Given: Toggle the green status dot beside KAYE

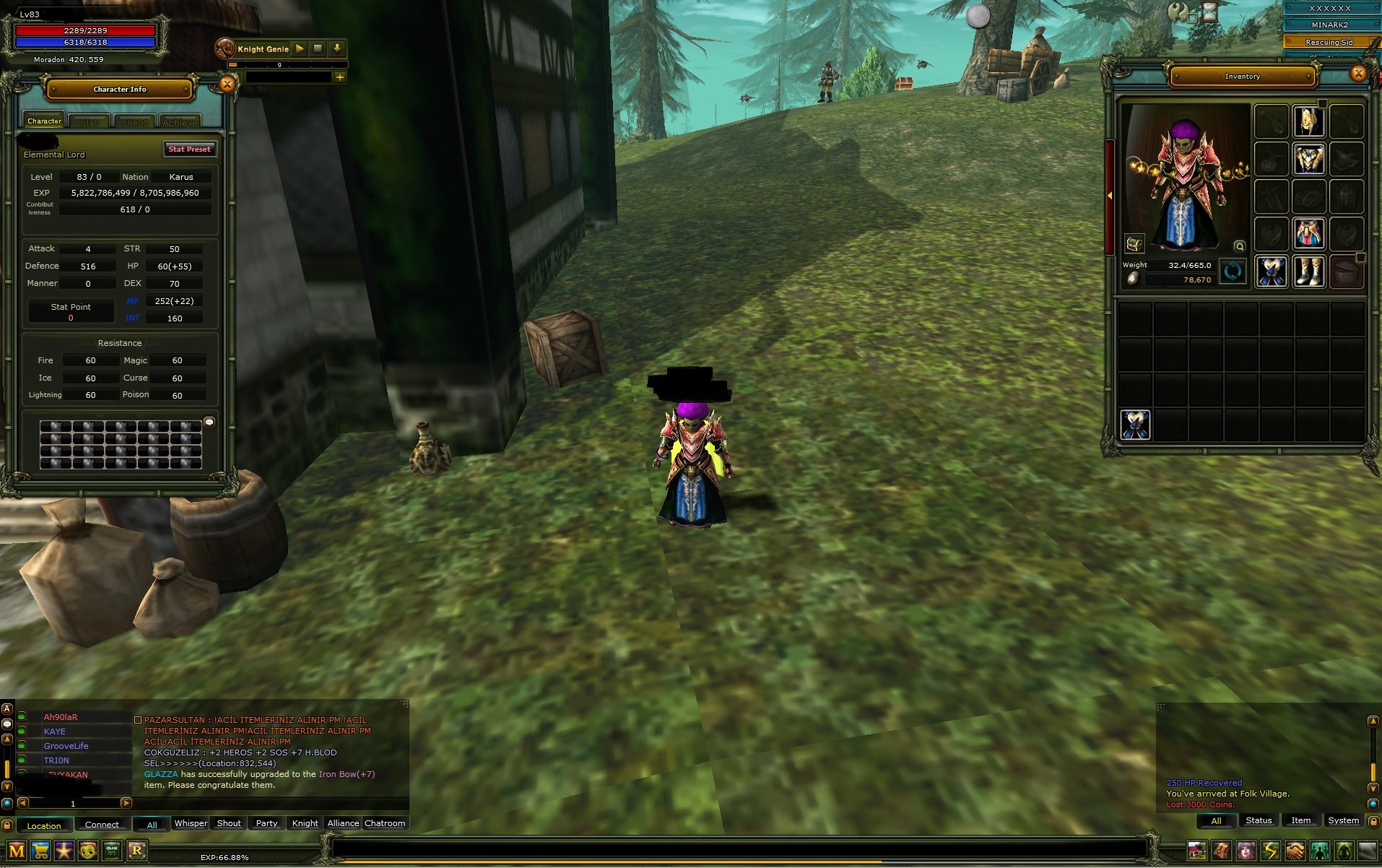Looking at the screenshot, I should [x=22, y=731].
